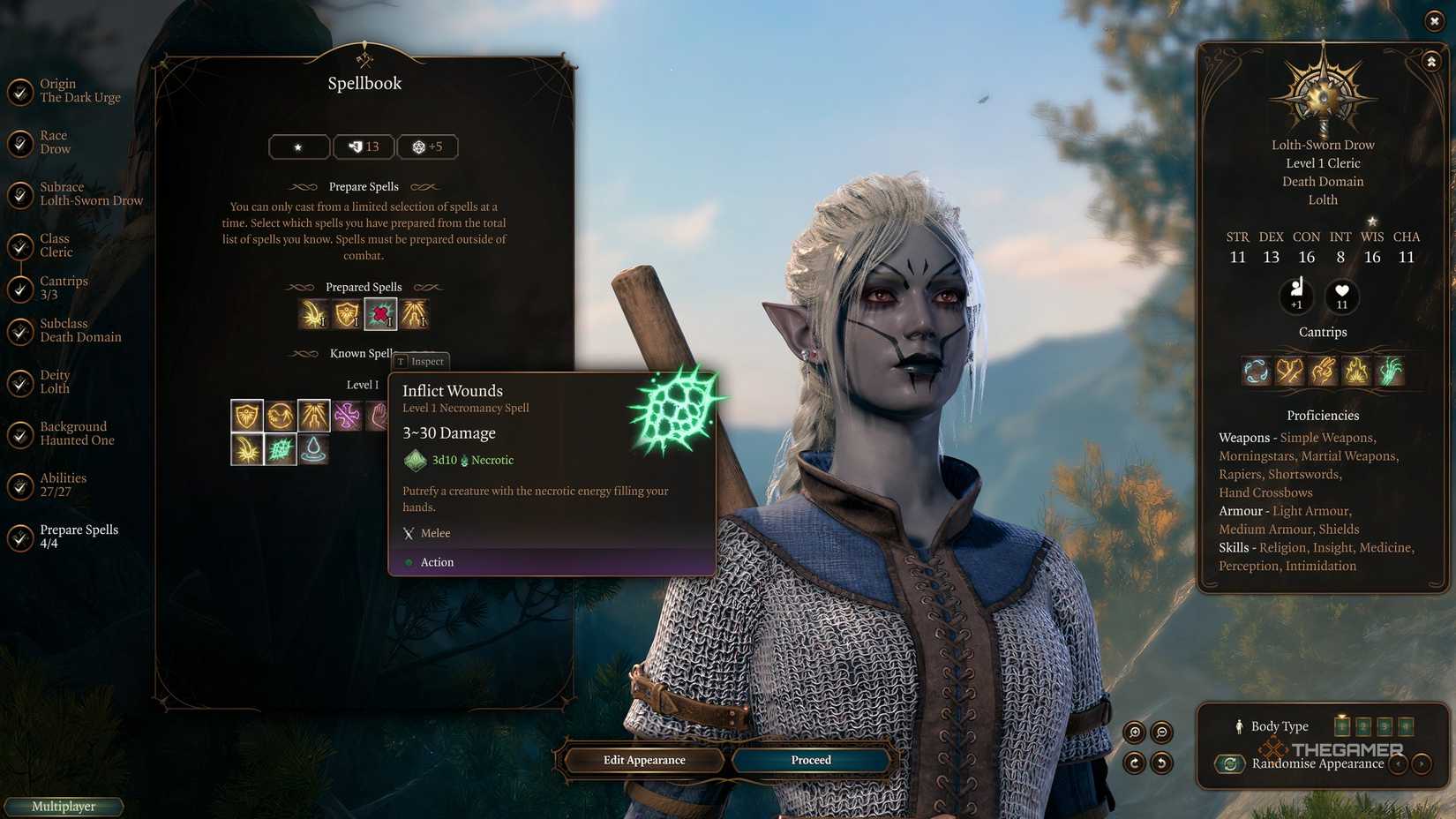Image resolution: width=1456 pixels, height=819 pixels.
Task: Select the Create Water droplet icon in Known Spells
Action: [314, 451]
